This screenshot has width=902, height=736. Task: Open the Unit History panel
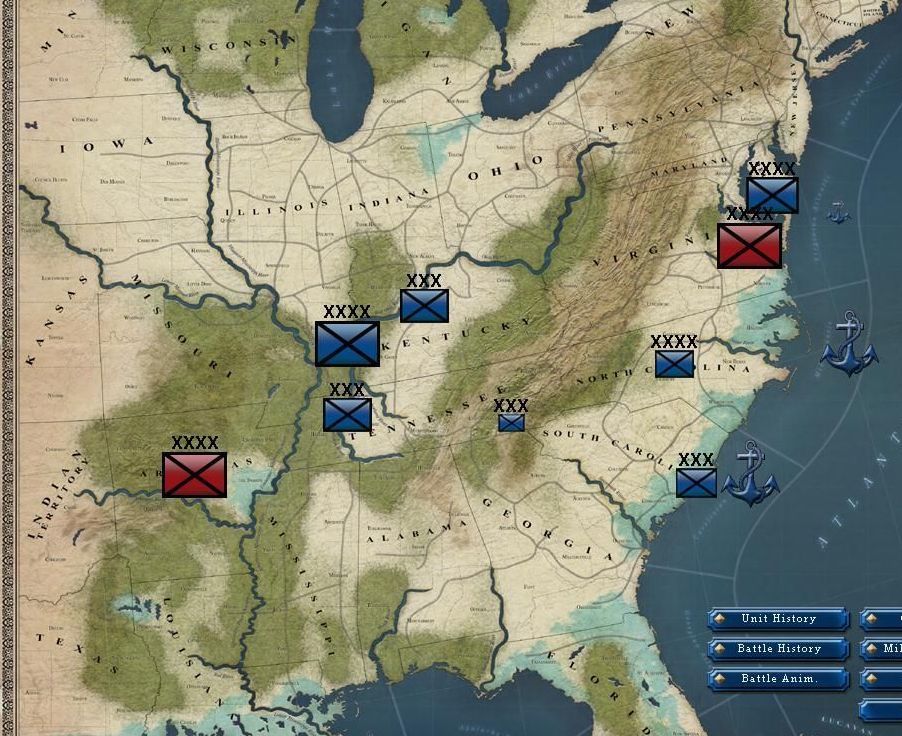coord(778,619)
